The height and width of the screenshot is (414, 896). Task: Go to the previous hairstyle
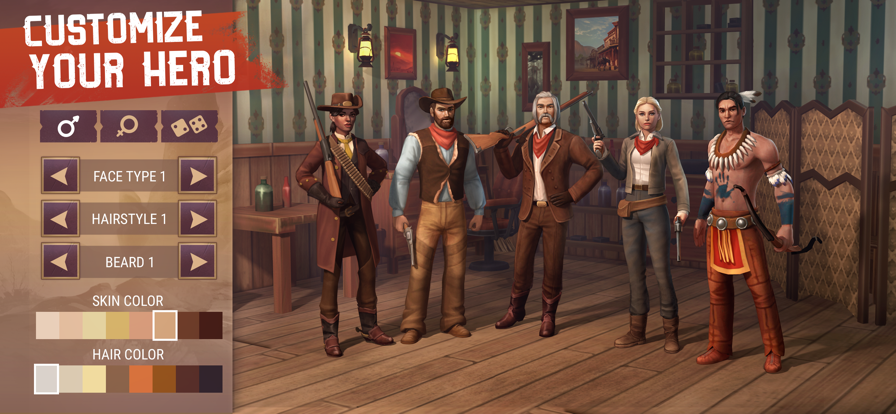point(61,219)
